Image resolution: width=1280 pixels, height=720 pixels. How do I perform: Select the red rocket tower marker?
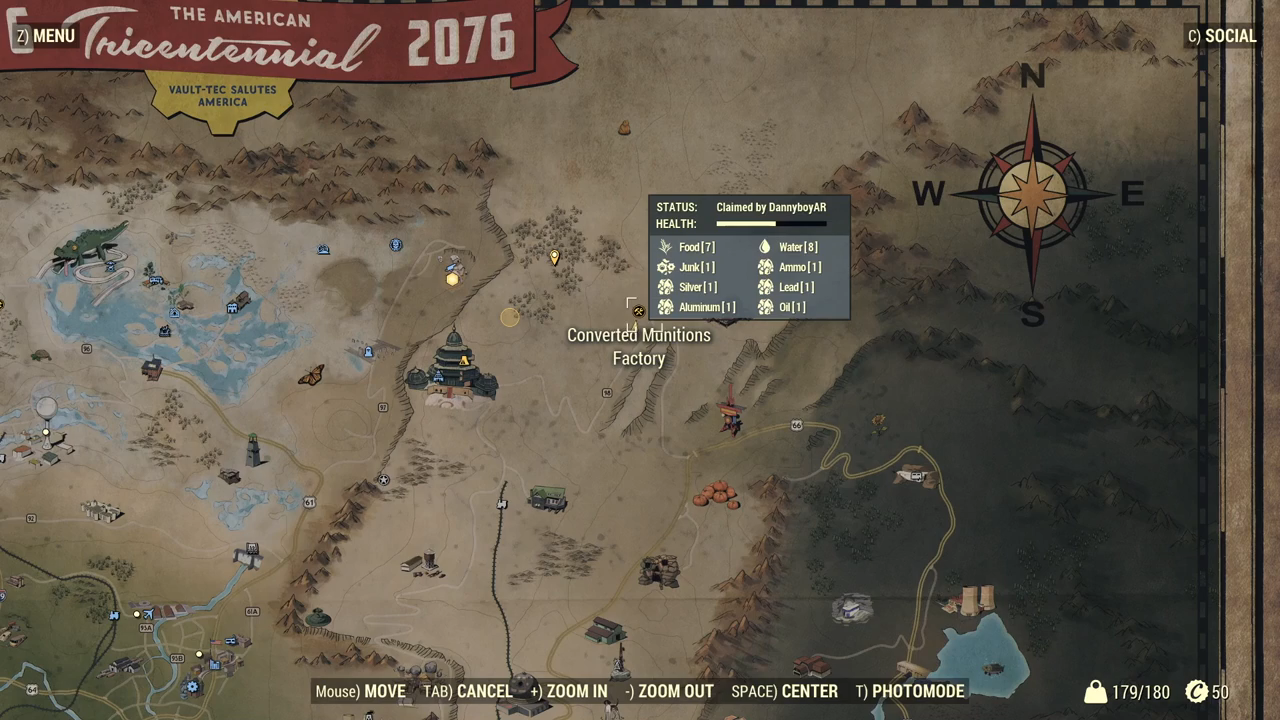pos(730,413)
